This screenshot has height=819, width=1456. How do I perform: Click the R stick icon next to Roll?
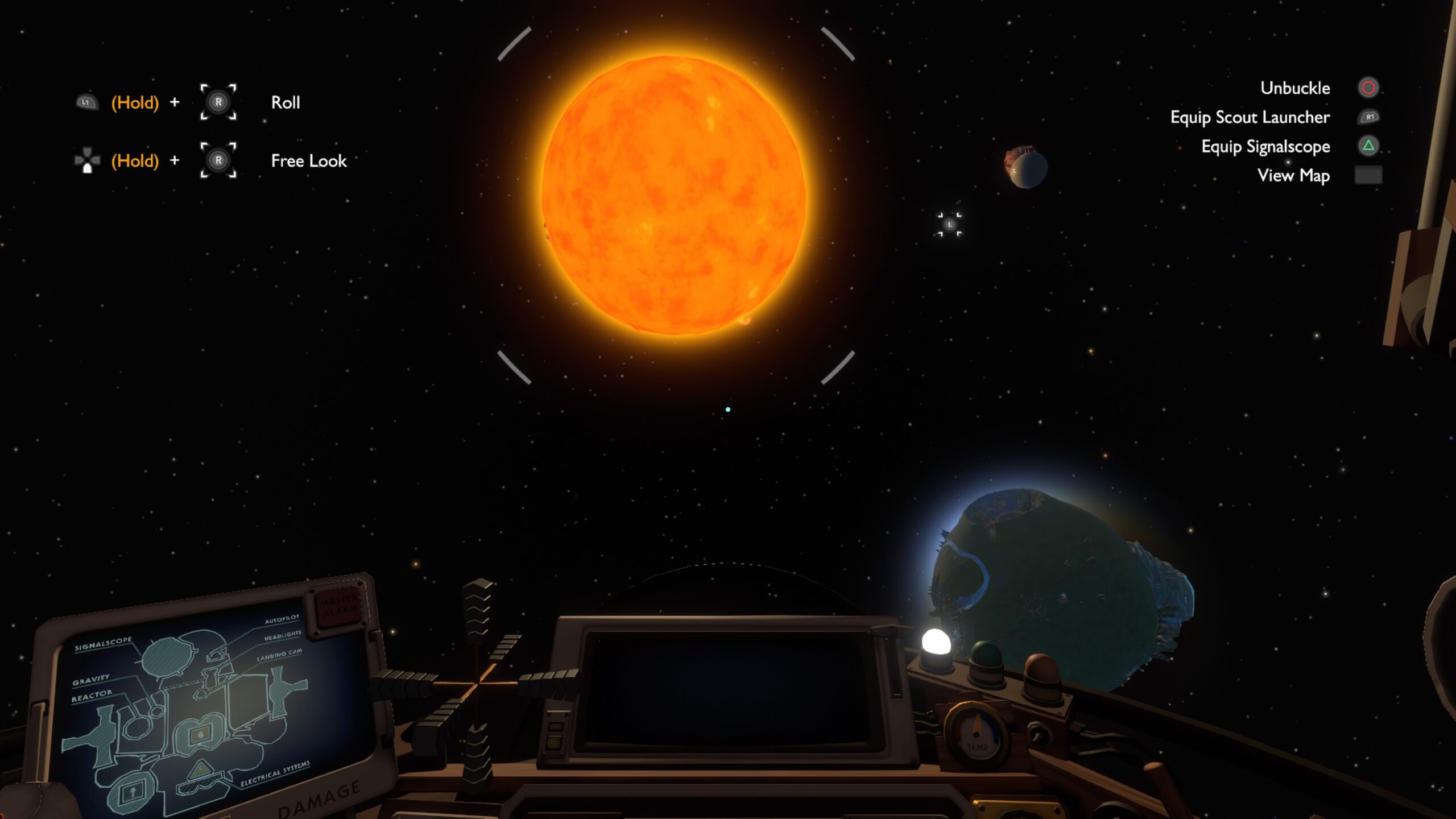tap(218, 102)
